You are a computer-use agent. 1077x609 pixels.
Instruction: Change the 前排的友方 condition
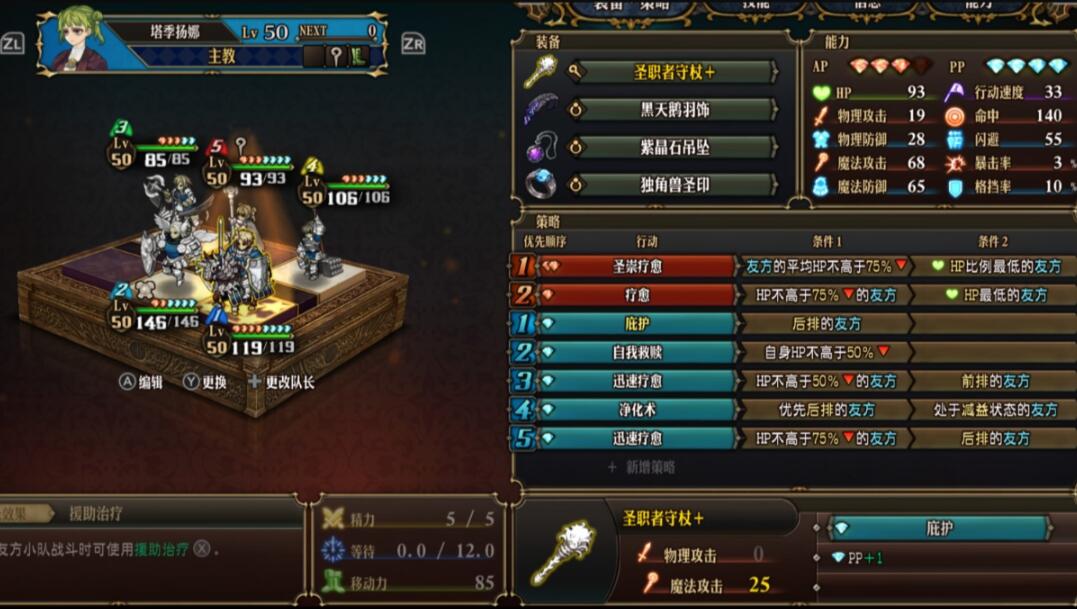(x=995, y=381)
